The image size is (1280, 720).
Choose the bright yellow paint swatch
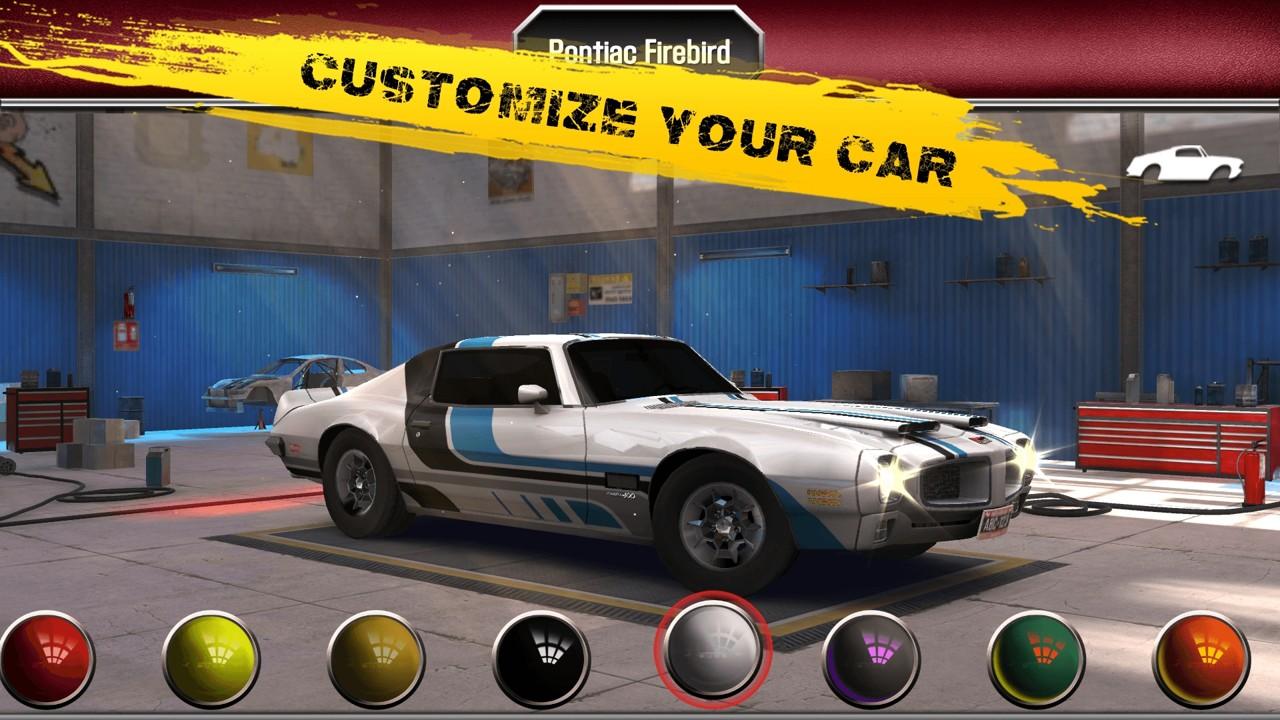coord(211,659)
